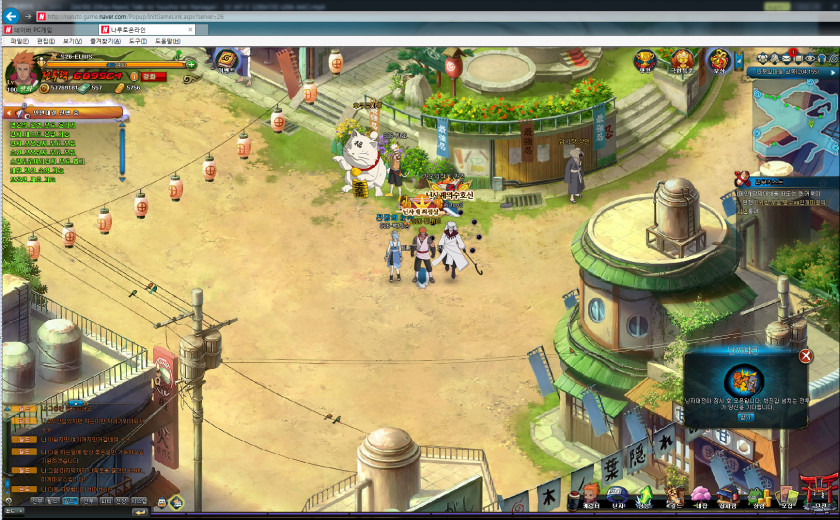Open the gift box reward icon
The image size is (840, 520).
[718, 60]
